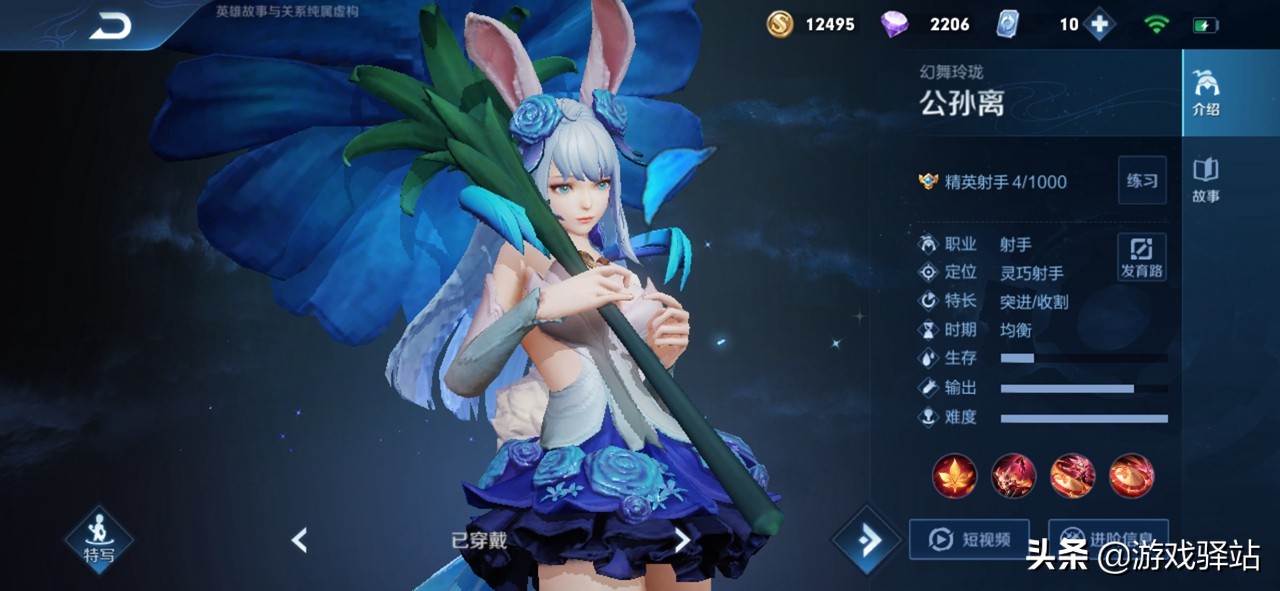
Task: Open the 故事 story tab
Action: 1205,181
